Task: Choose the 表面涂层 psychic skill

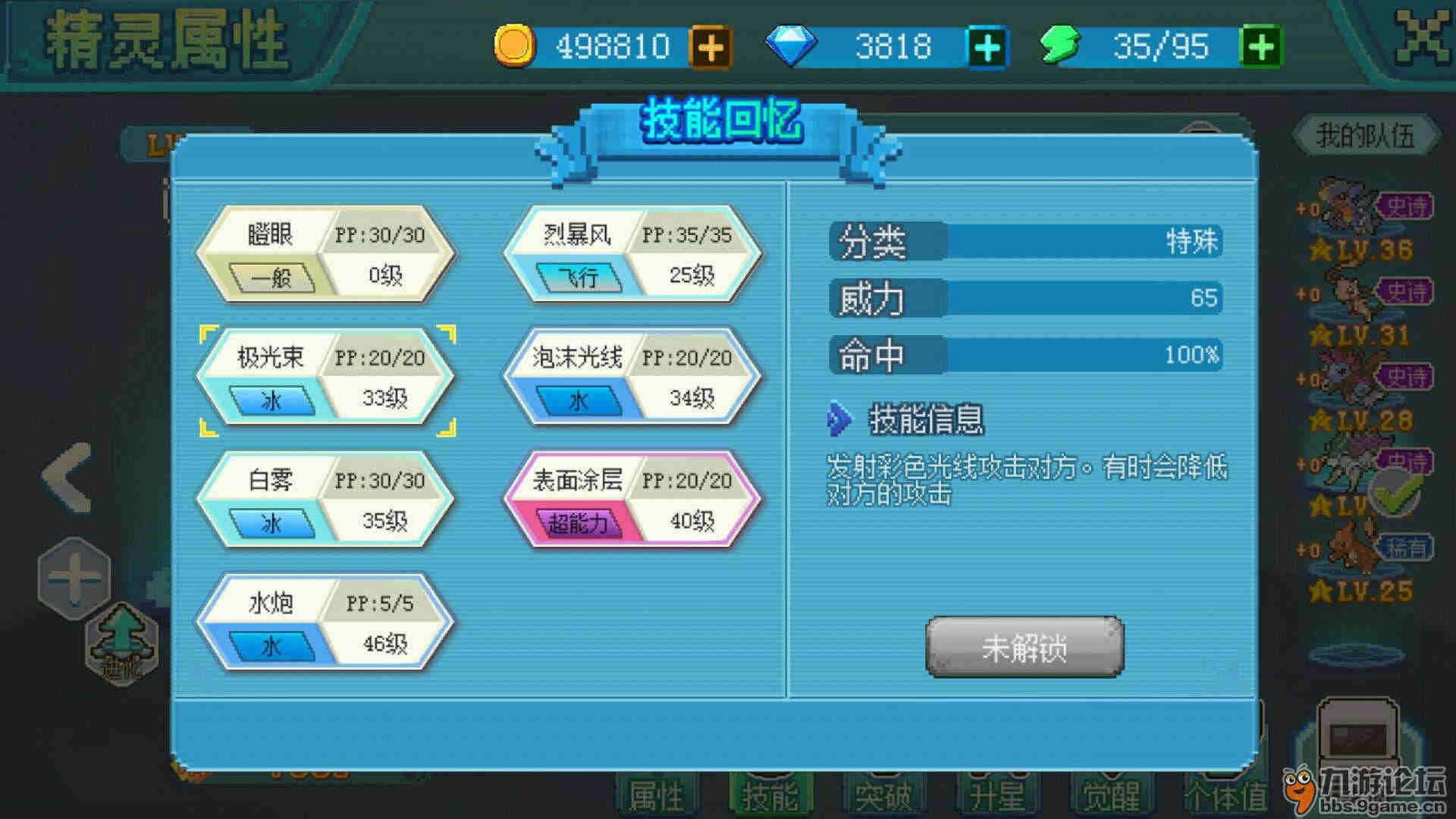Action: [632, 500]
